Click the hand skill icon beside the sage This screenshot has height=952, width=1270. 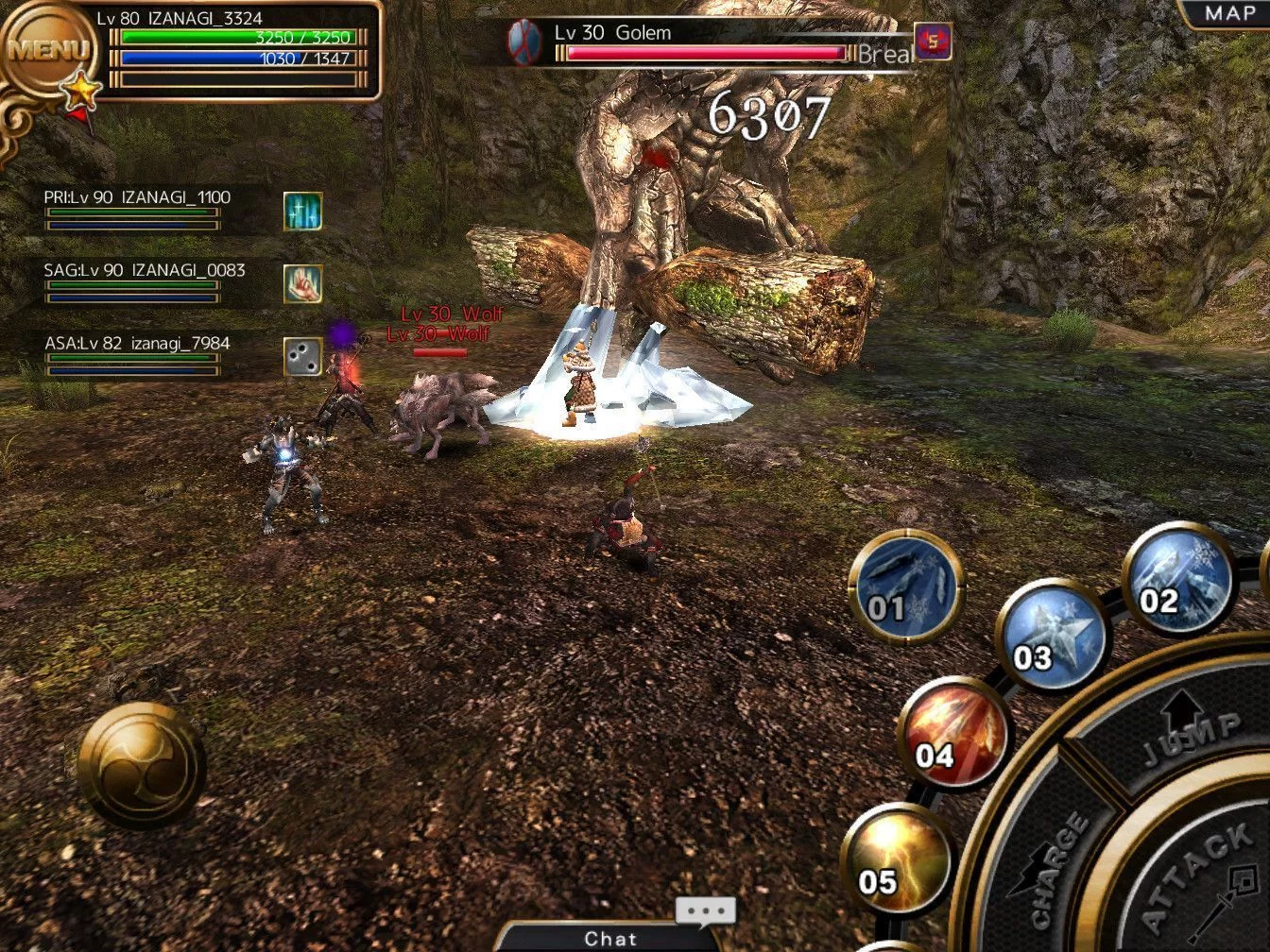tap(302, 283)
